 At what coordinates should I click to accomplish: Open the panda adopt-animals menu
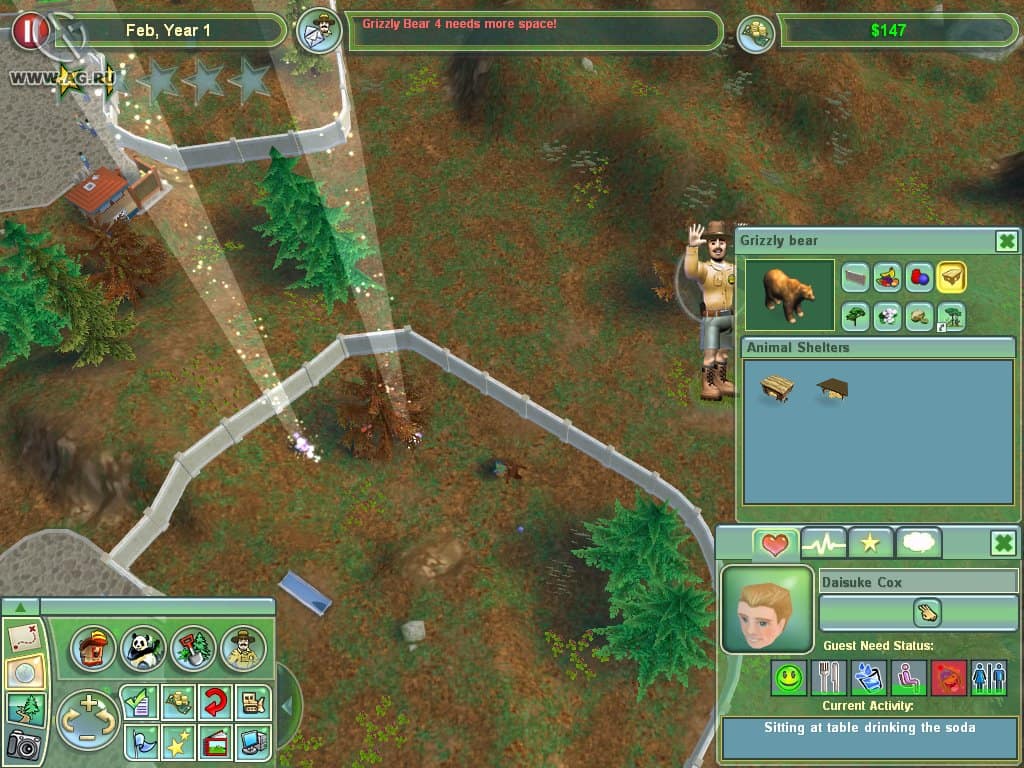[143, 649]
